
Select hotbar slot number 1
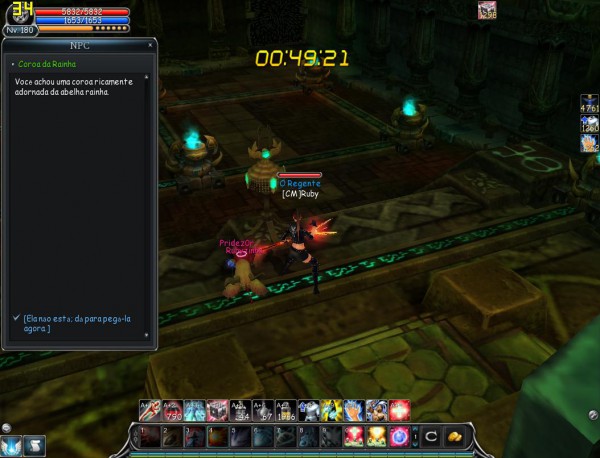(x=147, y=436)
